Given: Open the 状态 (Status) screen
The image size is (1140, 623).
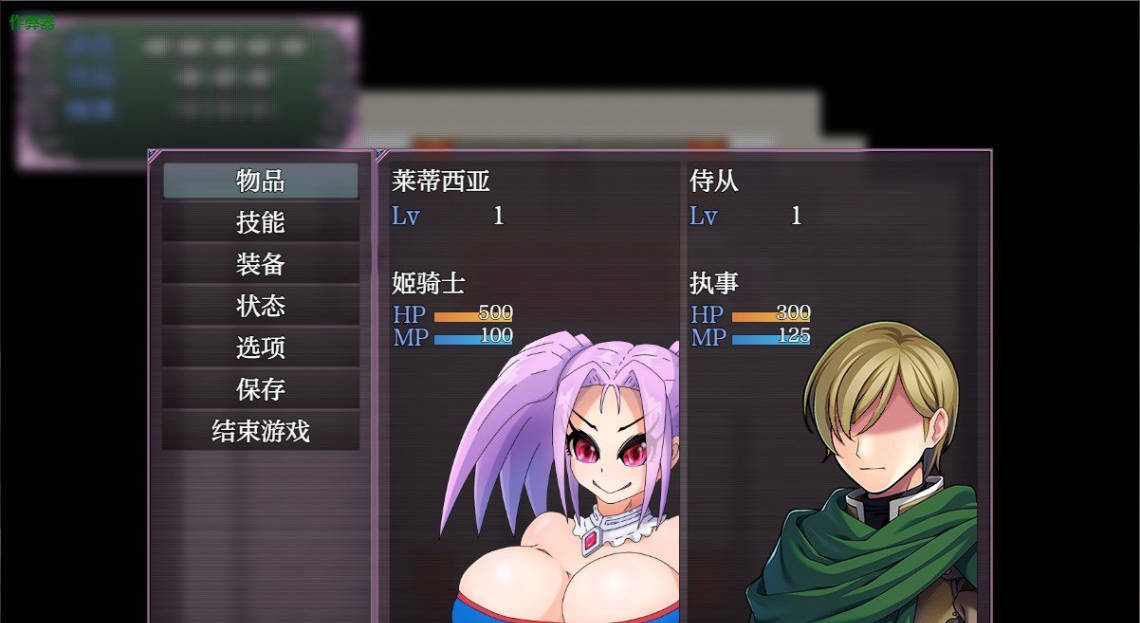Looking at the screenshot, I should (x=260, y=306).
